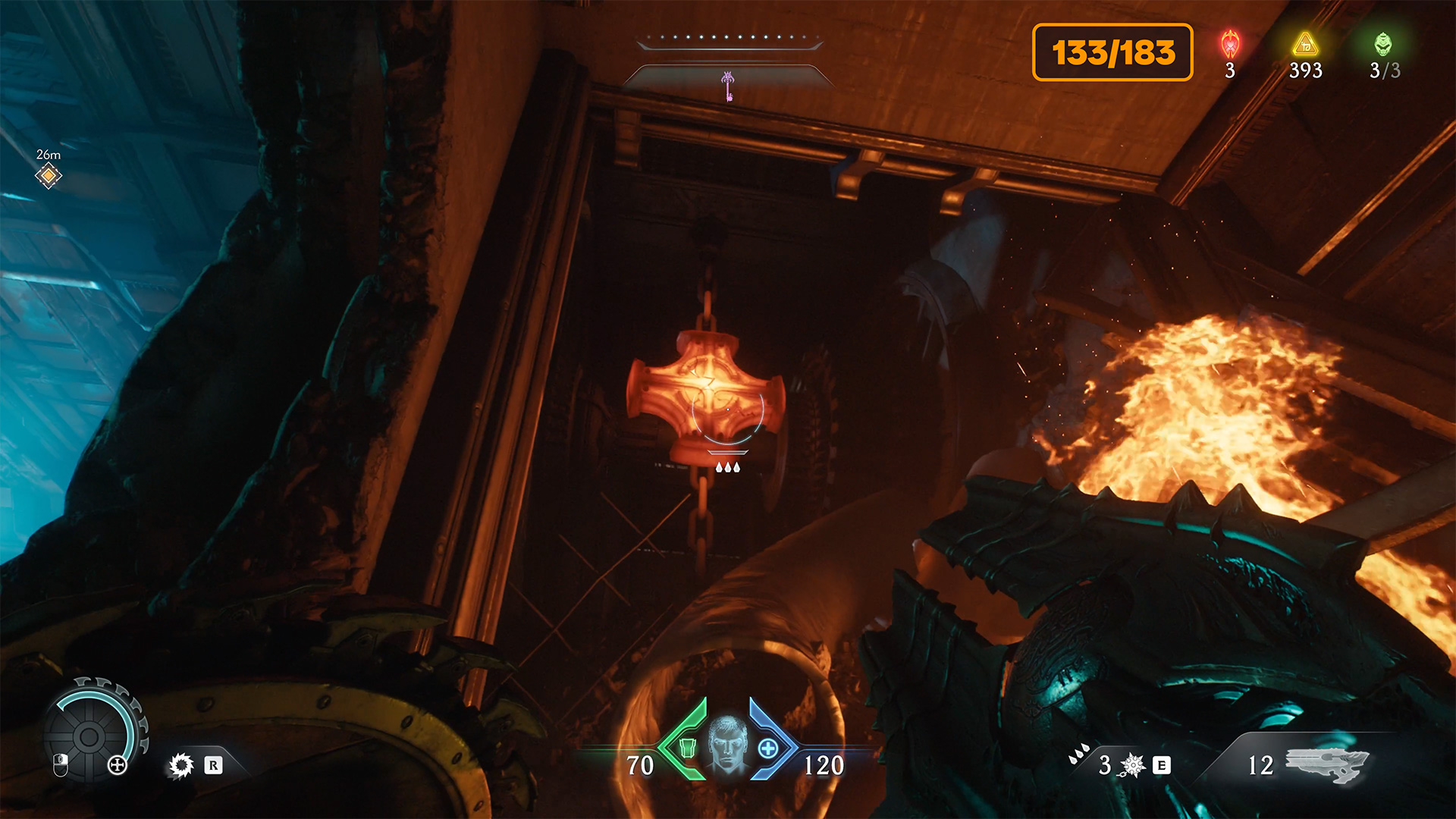
Task: Click the yellow gold currency icon
Action: pyautogui.click(x=1305, y=45)
